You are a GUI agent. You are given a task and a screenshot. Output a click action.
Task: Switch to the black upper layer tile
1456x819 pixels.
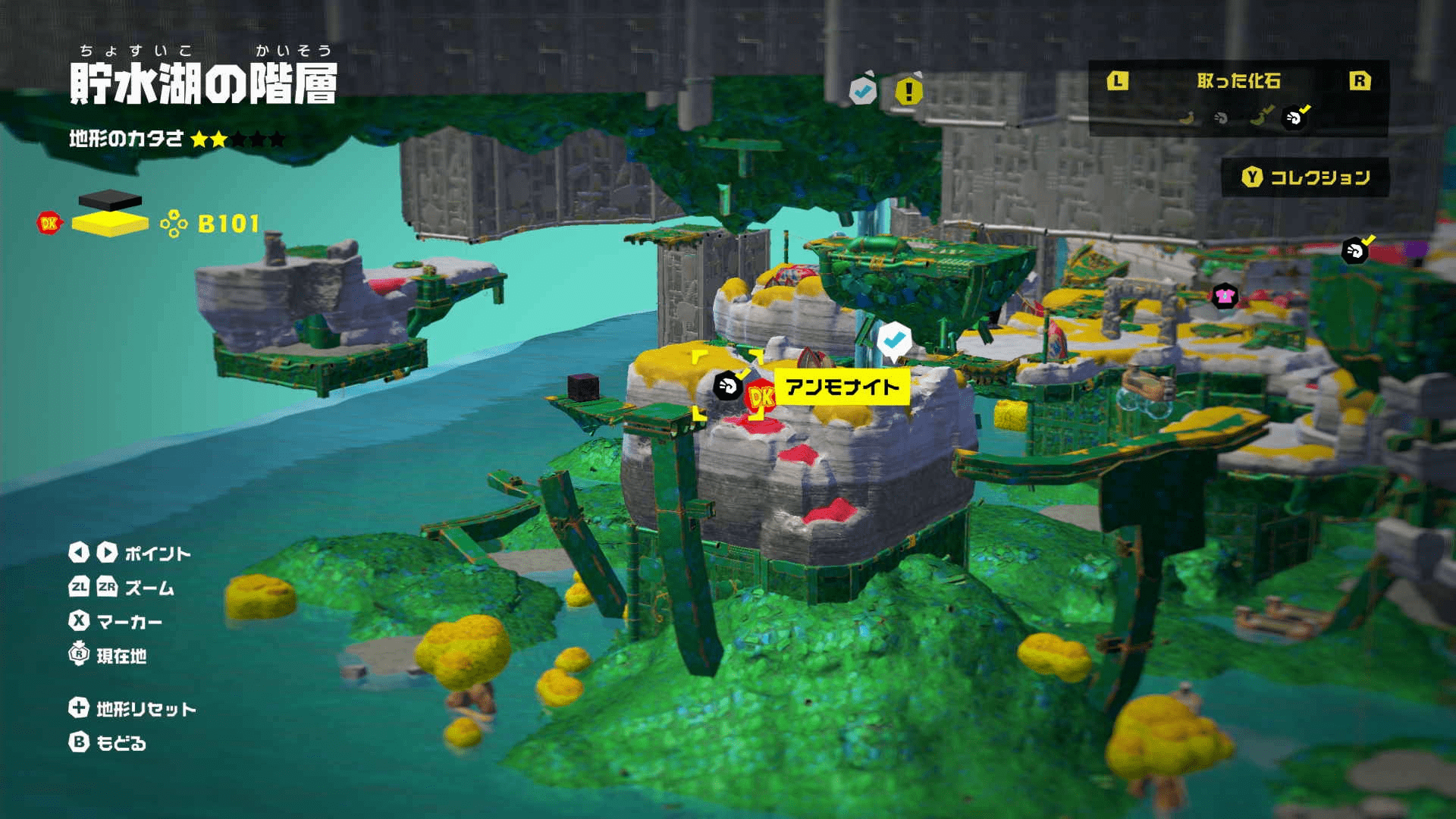click(110, 199)
